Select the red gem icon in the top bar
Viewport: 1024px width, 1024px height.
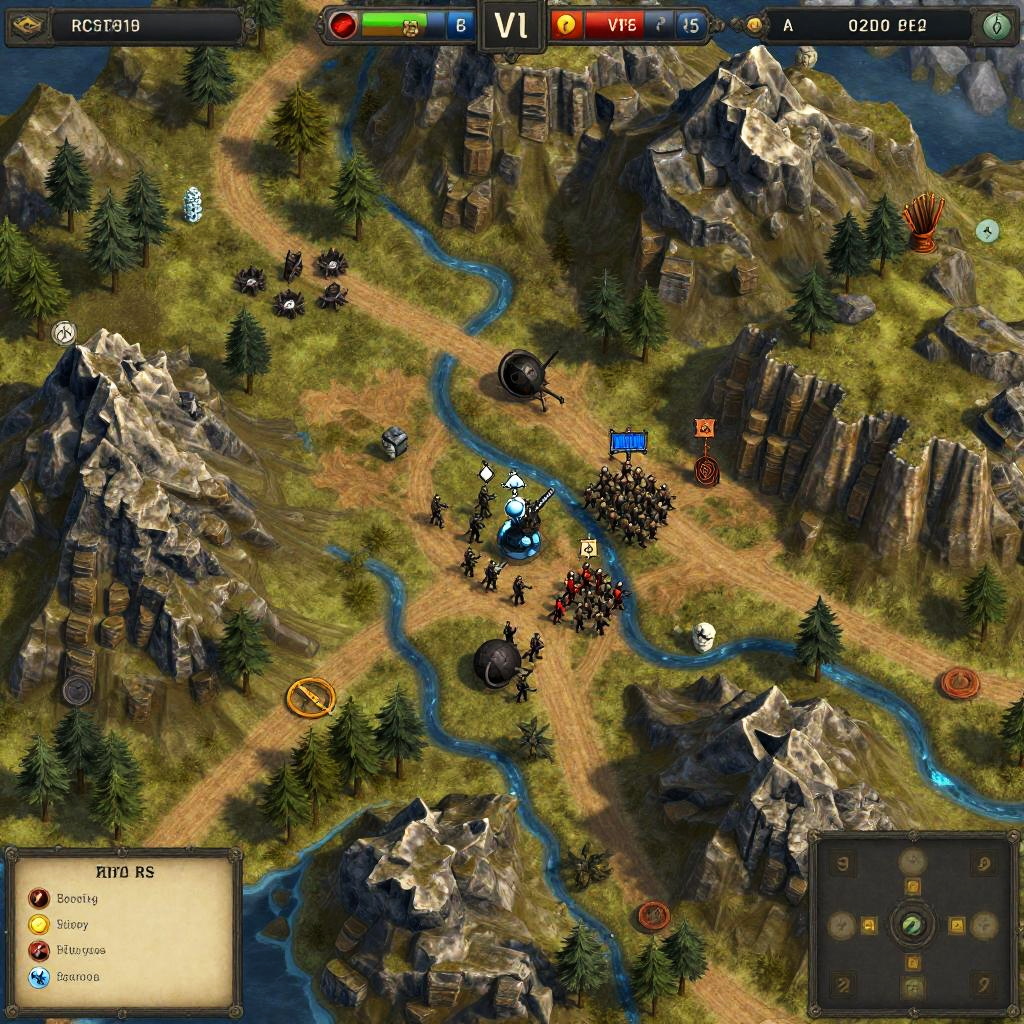pos(342,27)
